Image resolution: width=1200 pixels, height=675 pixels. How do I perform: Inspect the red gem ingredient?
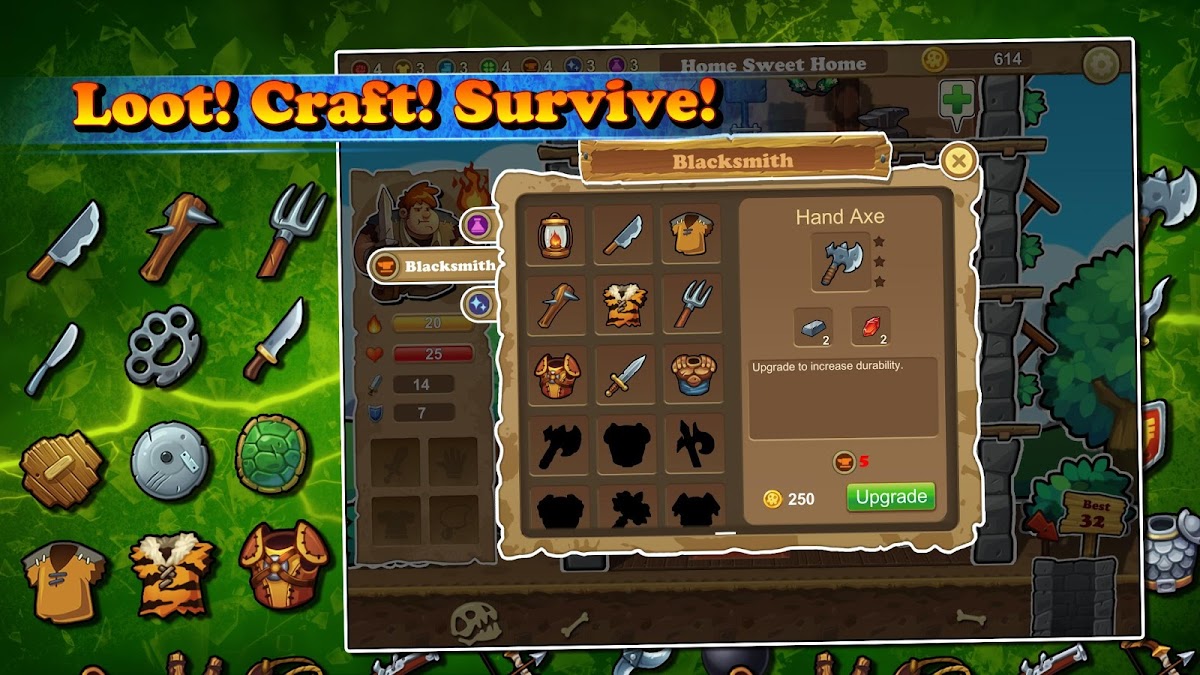pyautogui.click(x=870, y=327)
